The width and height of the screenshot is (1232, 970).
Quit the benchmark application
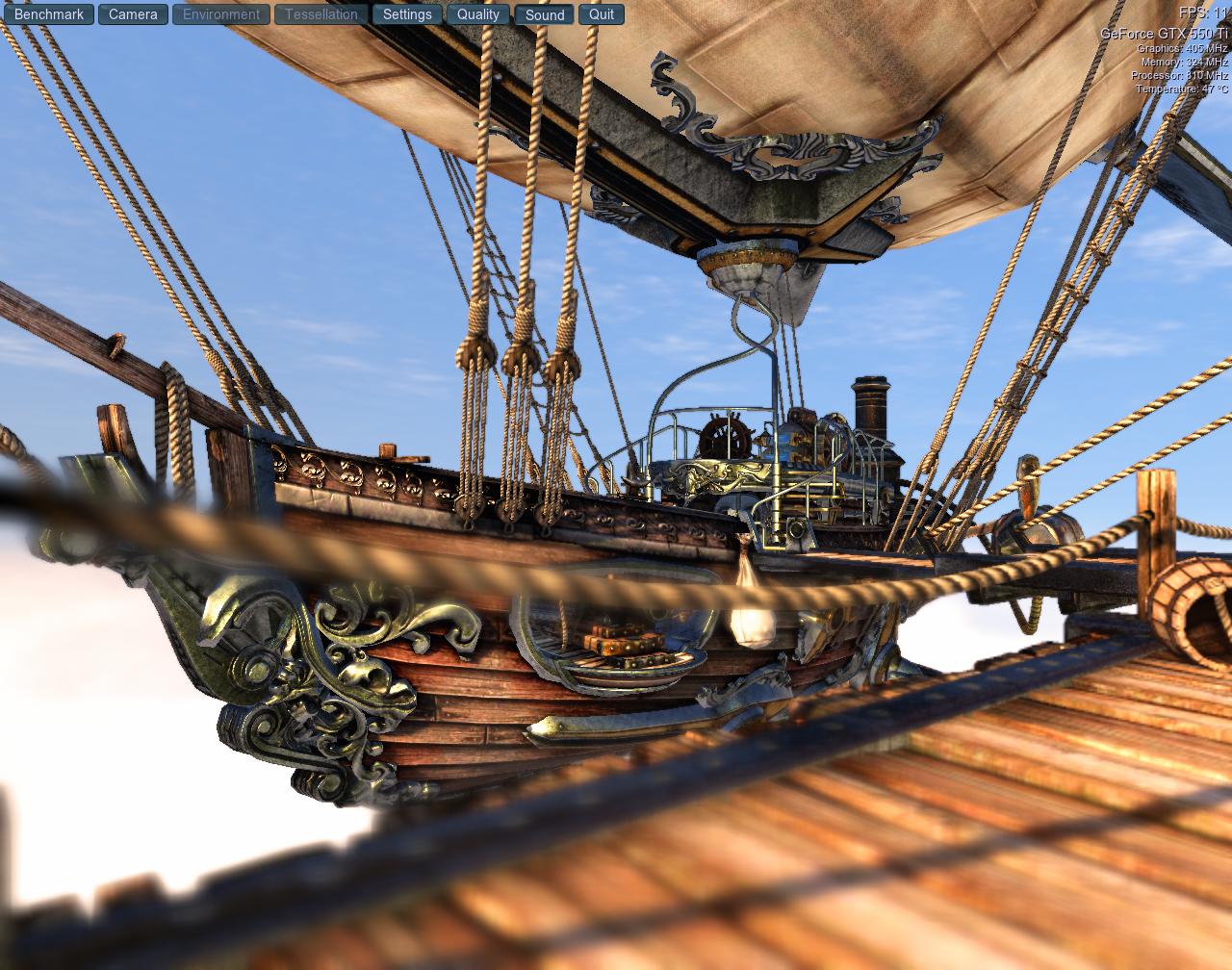pyautogui.click(x=602, y=14)
